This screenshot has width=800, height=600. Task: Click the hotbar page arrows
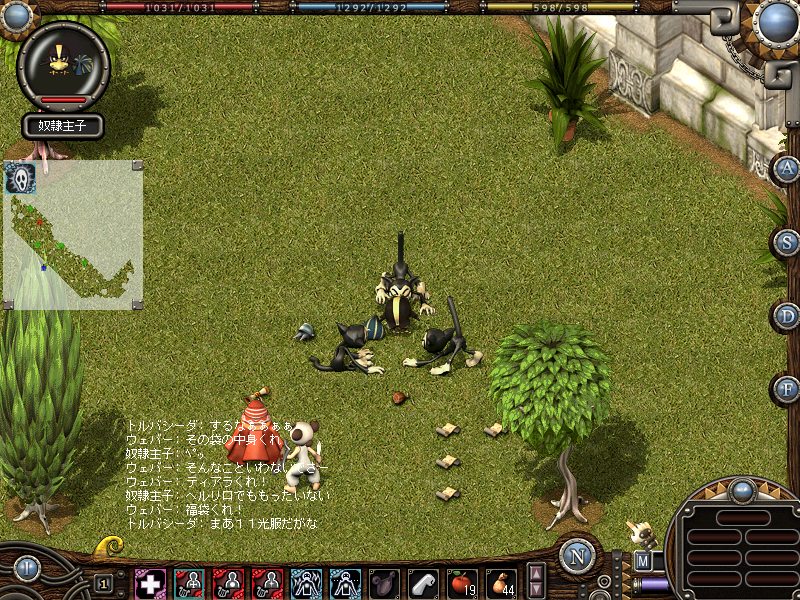click(x=536, y=581)
